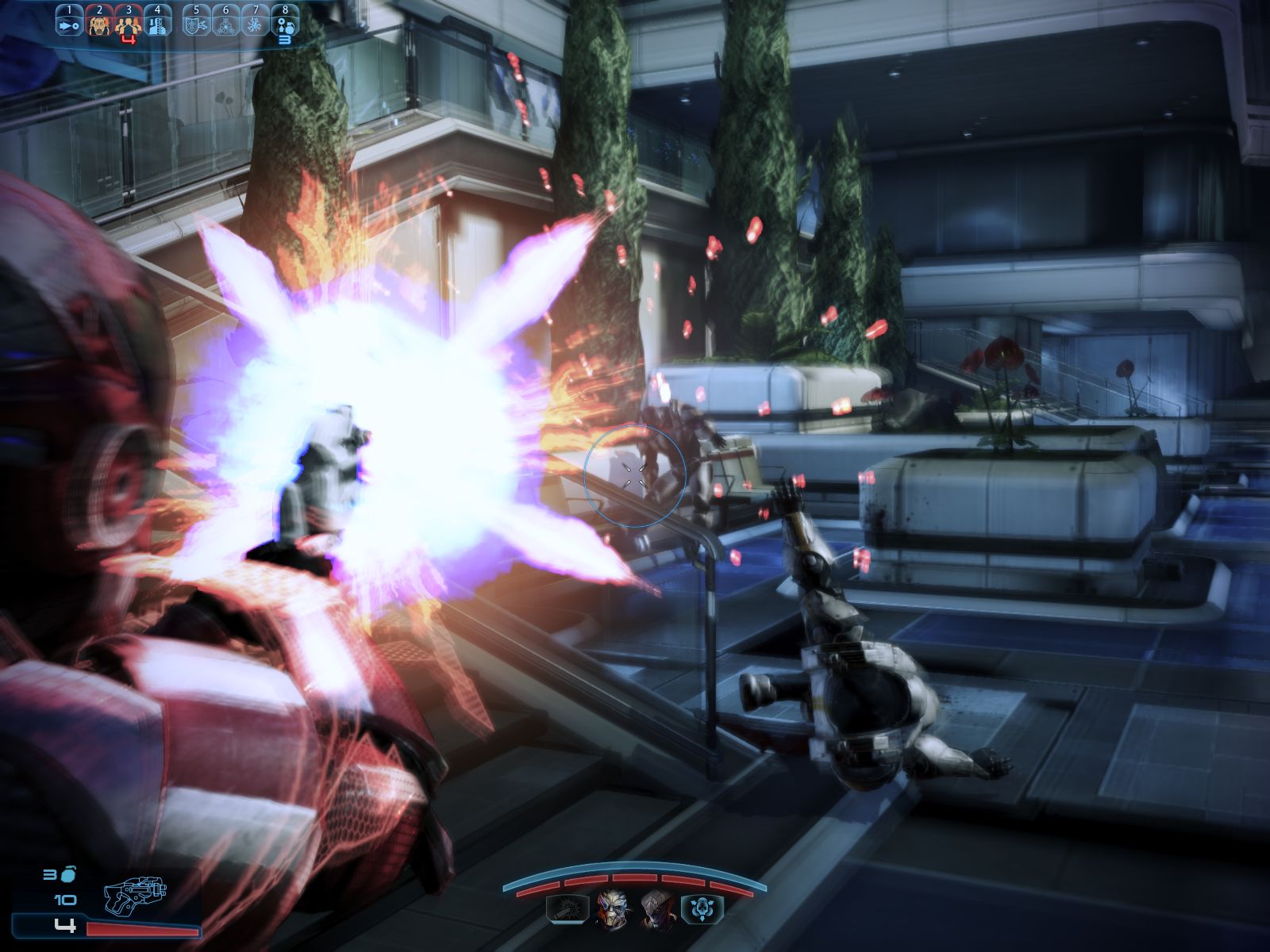This screenshot has height=952, width=1270.
Task: Use the radial burst power in slot 6
Action: point(225,26)
